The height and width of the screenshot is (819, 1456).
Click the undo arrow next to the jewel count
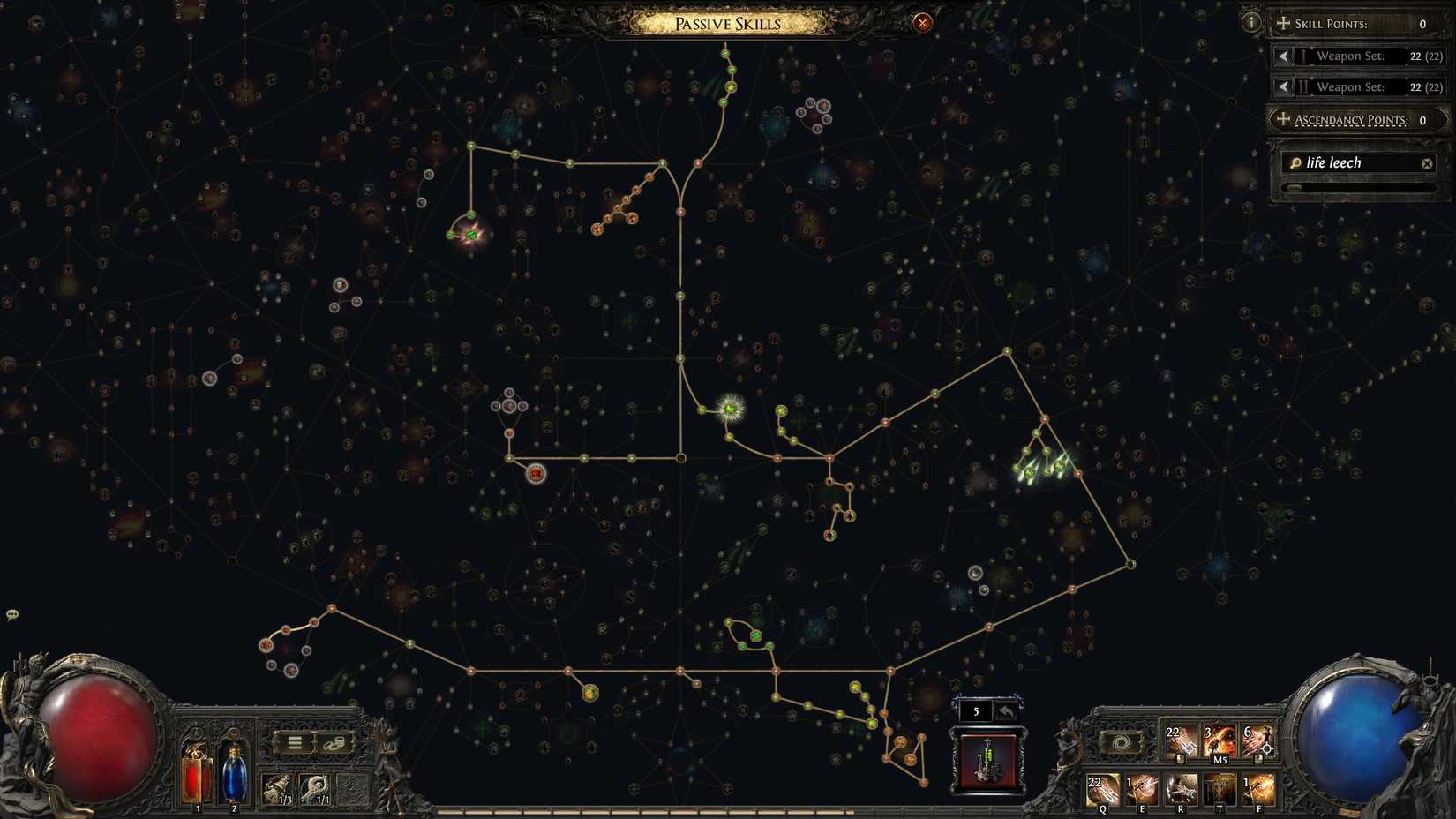tap(1007, 709)
